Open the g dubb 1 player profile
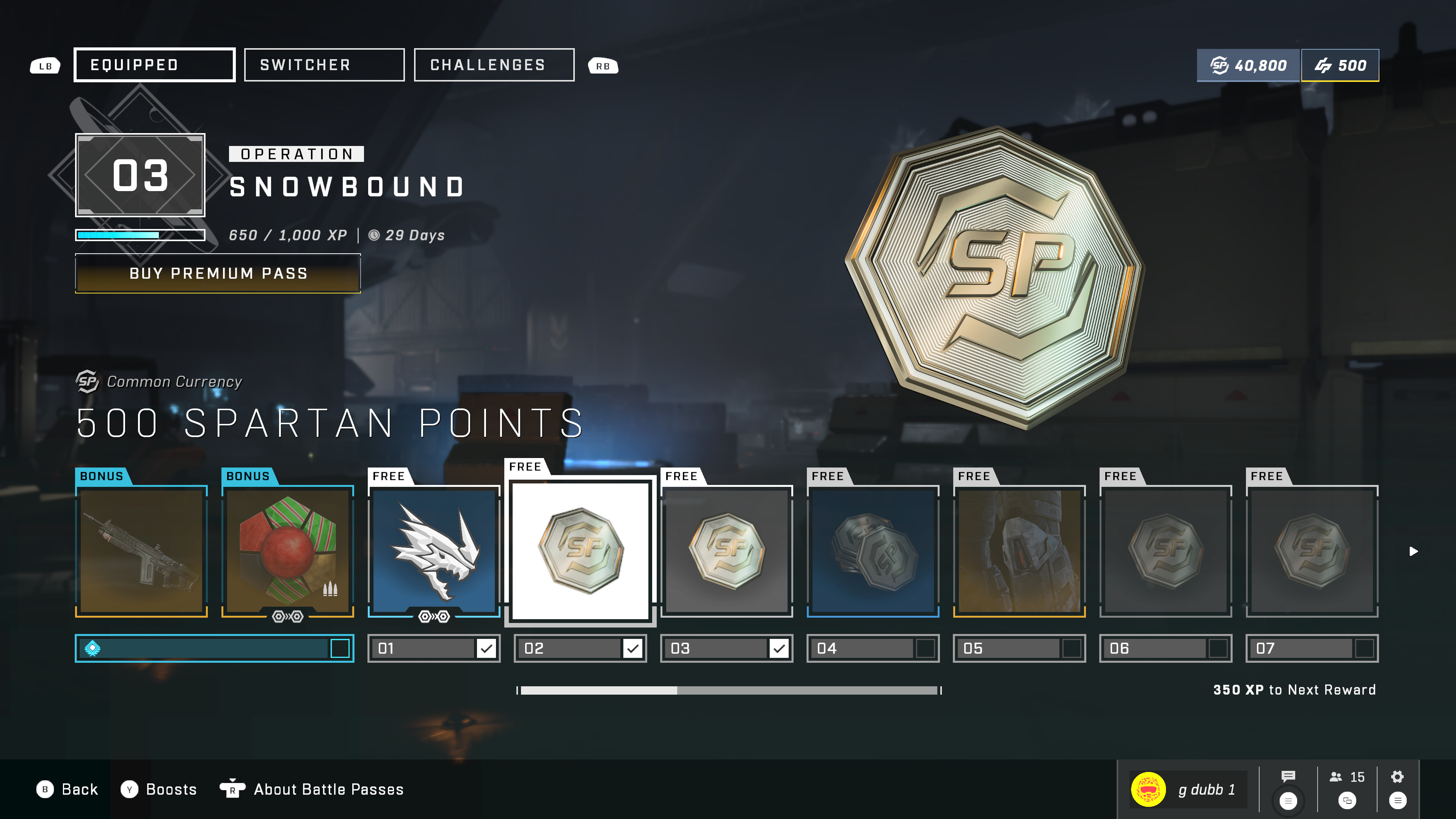This screenshot has height=819, width=1456. click(x=1187, y=789)
